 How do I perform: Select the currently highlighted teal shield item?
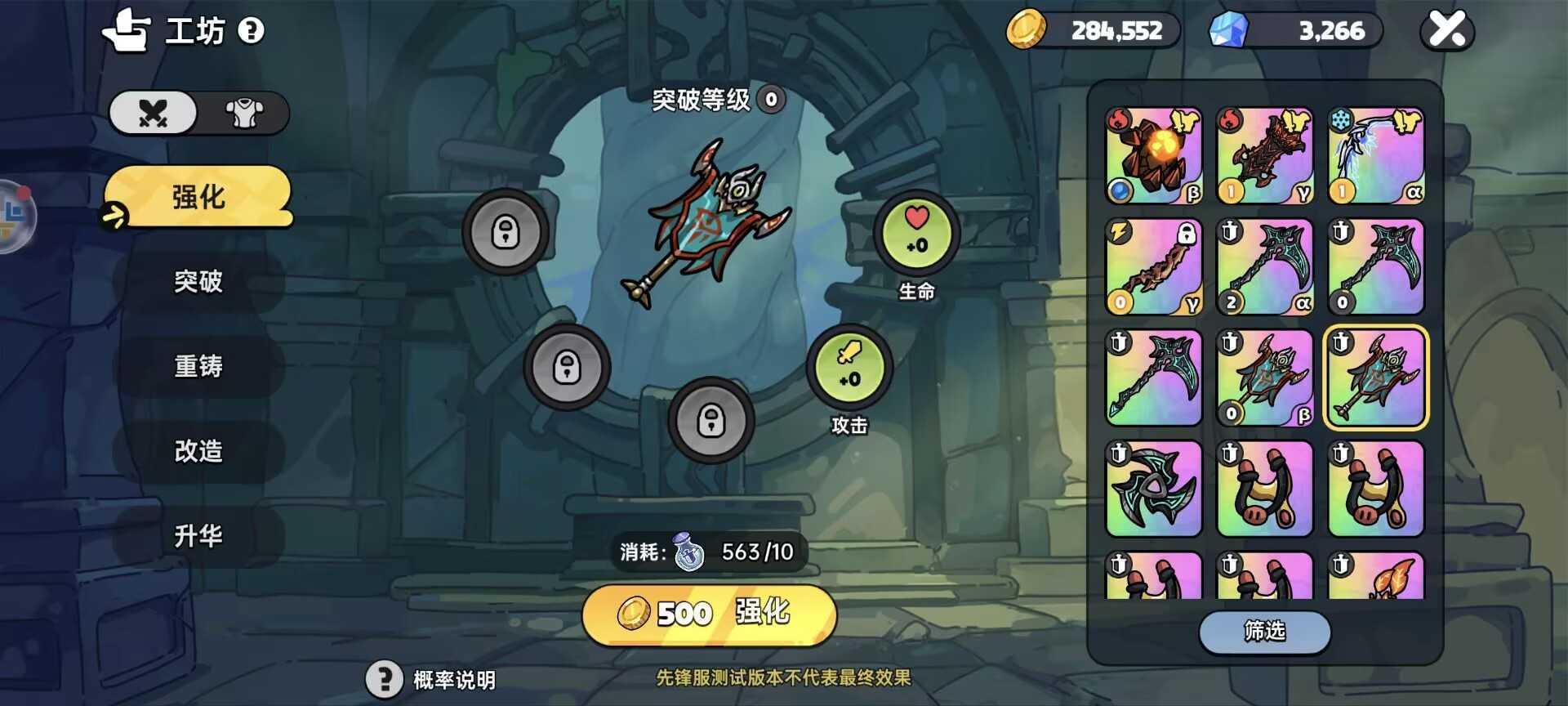1375,378
